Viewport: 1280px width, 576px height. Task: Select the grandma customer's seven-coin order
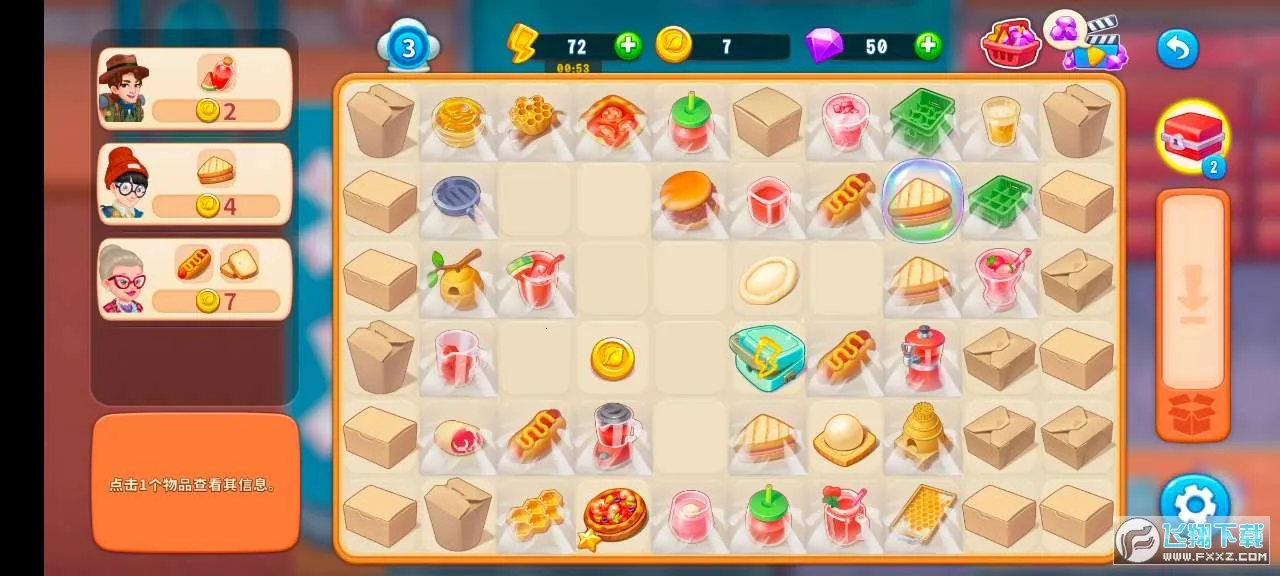[195, 278]
